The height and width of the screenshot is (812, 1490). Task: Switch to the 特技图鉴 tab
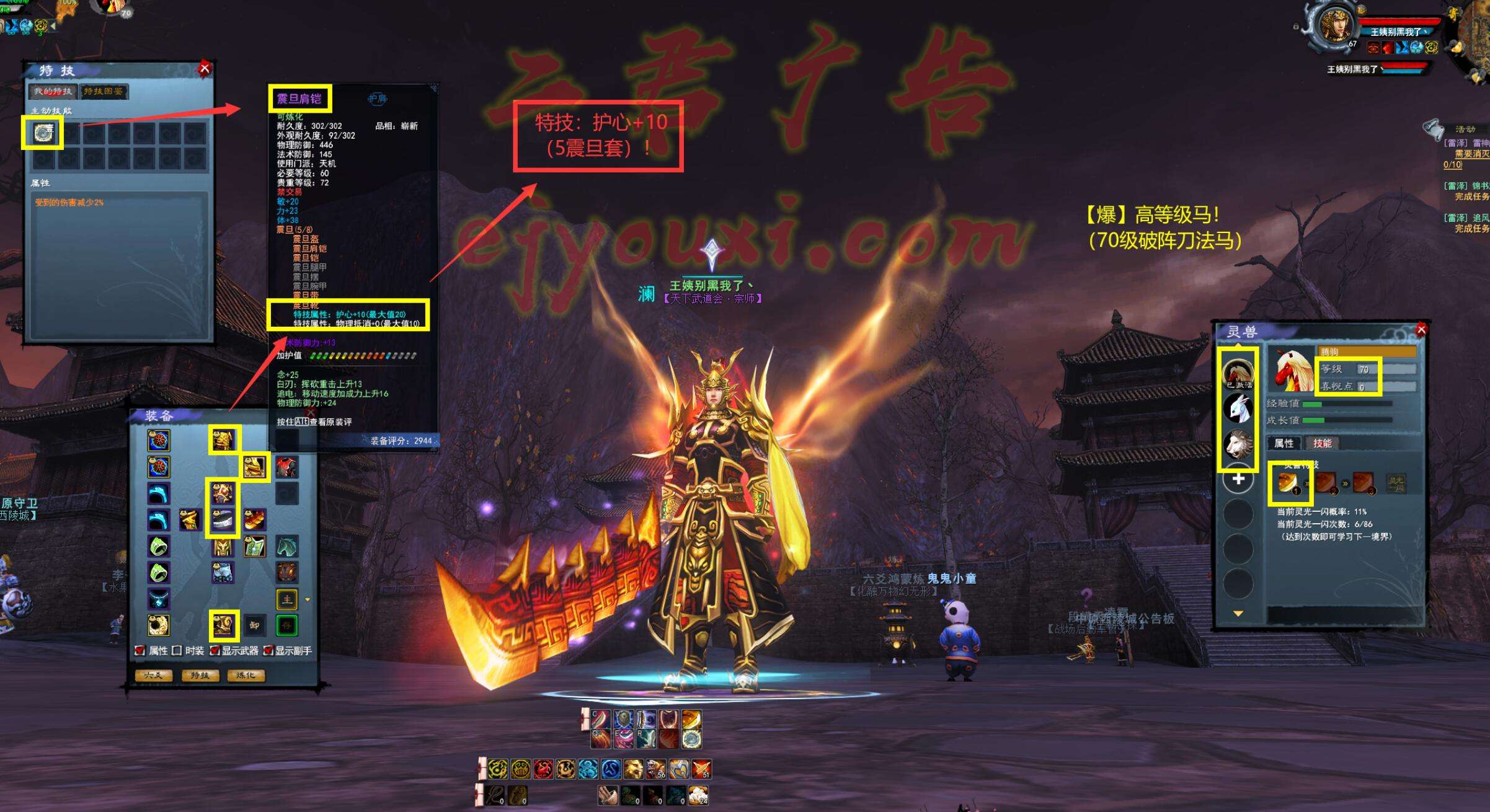pos(104,92)
